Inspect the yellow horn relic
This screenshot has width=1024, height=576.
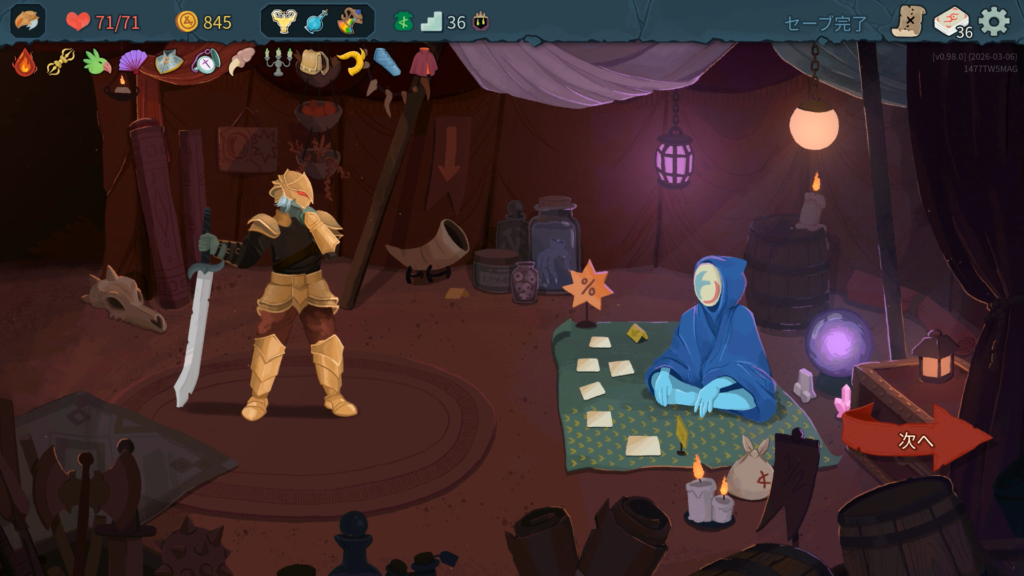click(351, 62)
